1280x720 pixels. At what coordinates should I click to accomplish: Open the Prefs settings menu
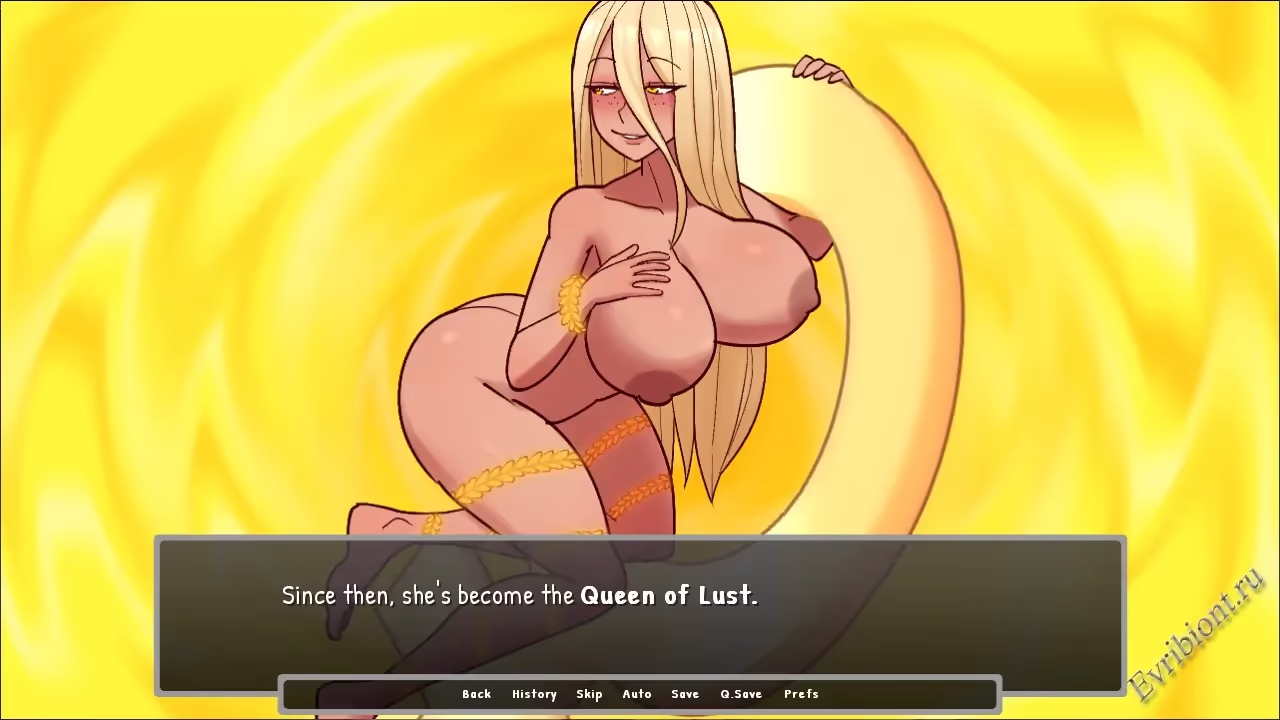[801, 694]
